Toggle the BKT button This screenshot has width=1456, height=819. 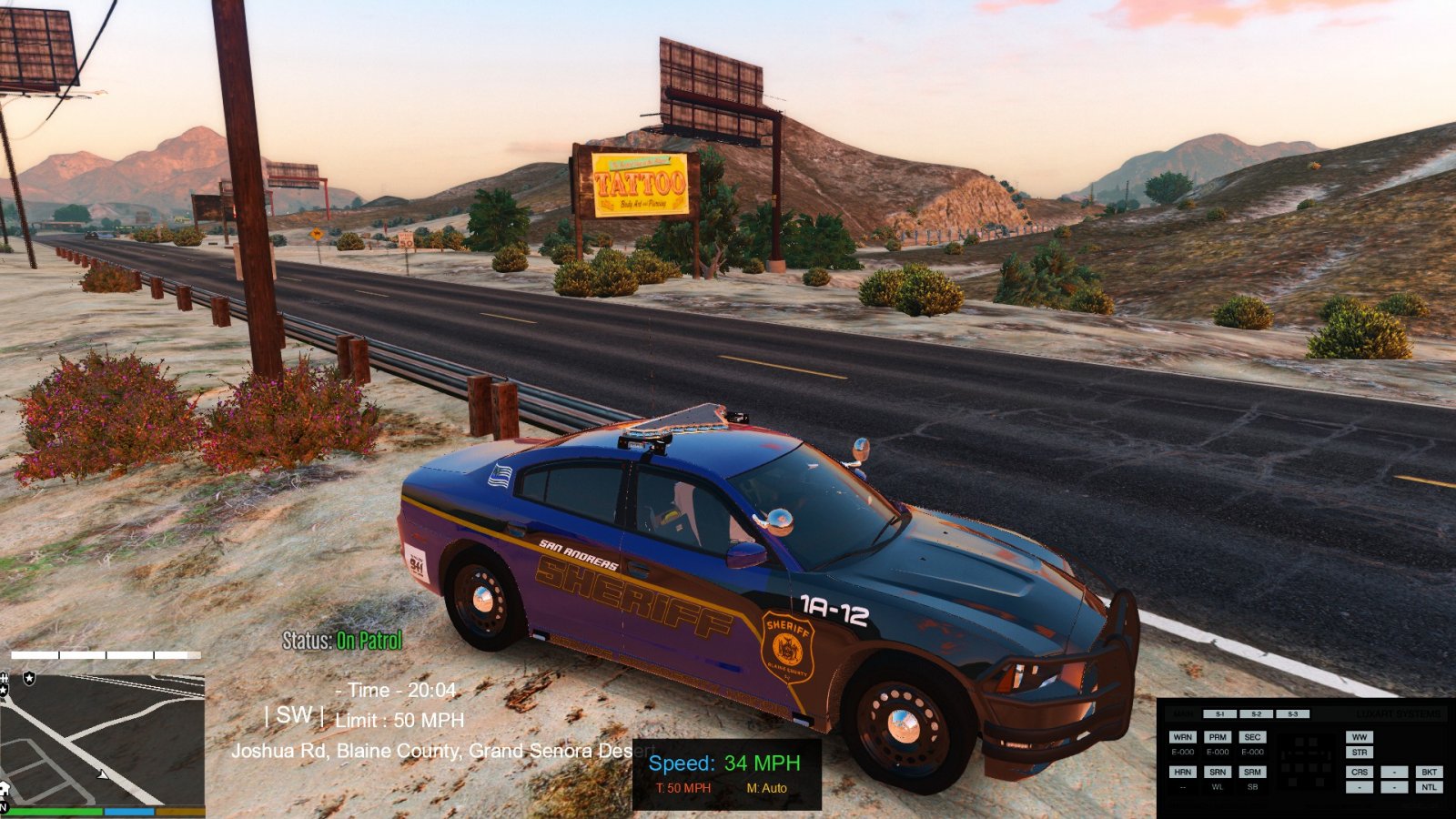point(1429,772)
